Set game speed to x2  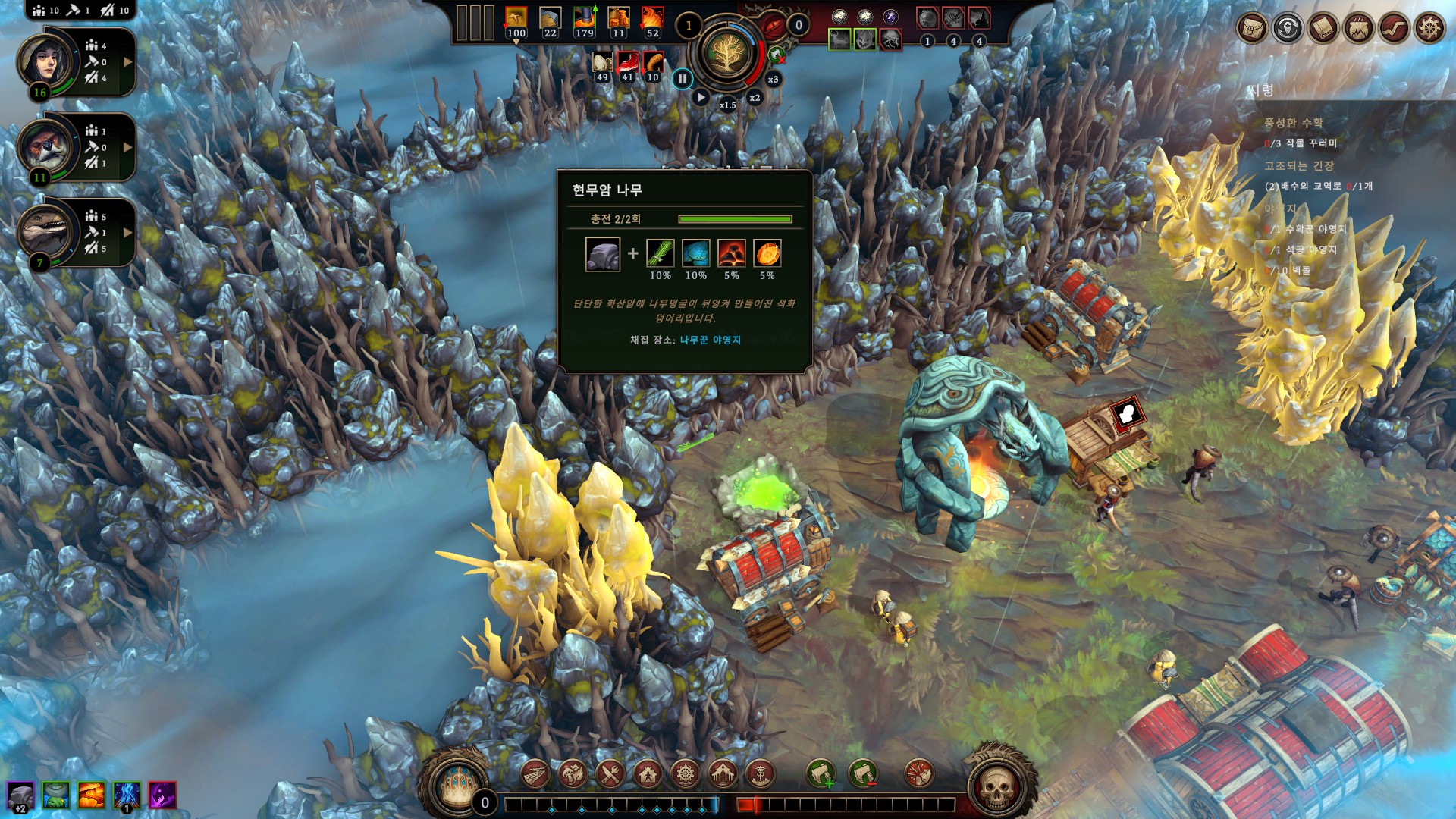[755, 98]
